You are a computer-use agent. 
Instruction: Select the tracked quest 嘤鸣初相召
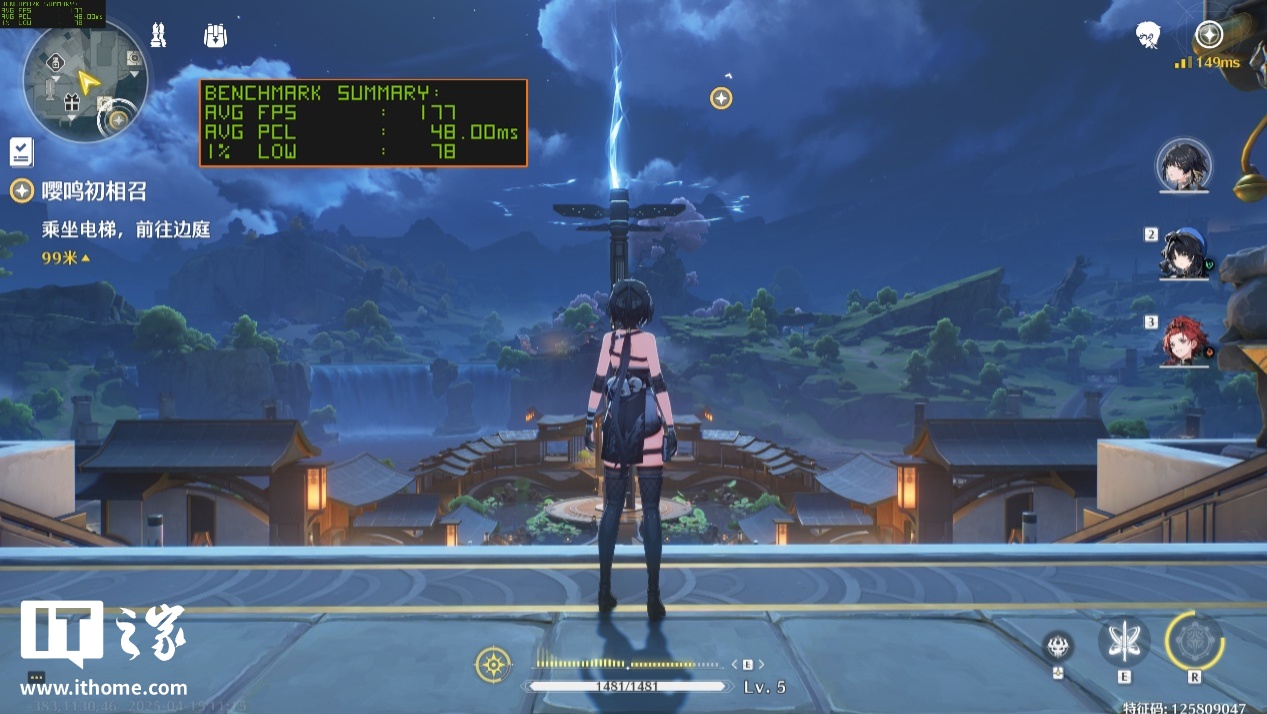tap(93, 190)
